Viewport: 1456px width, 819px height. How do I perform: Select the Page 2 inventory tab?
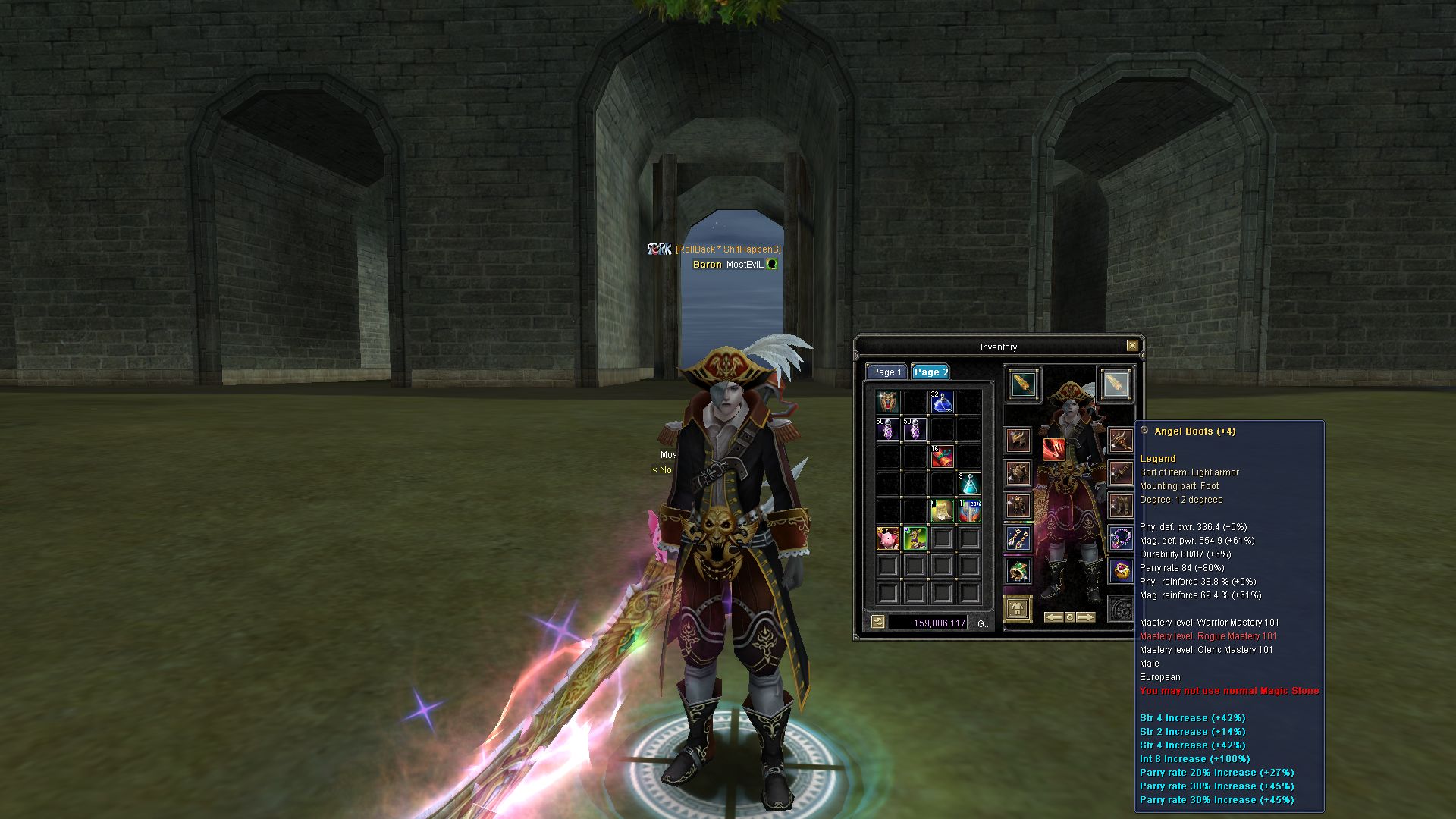point(930,372)
